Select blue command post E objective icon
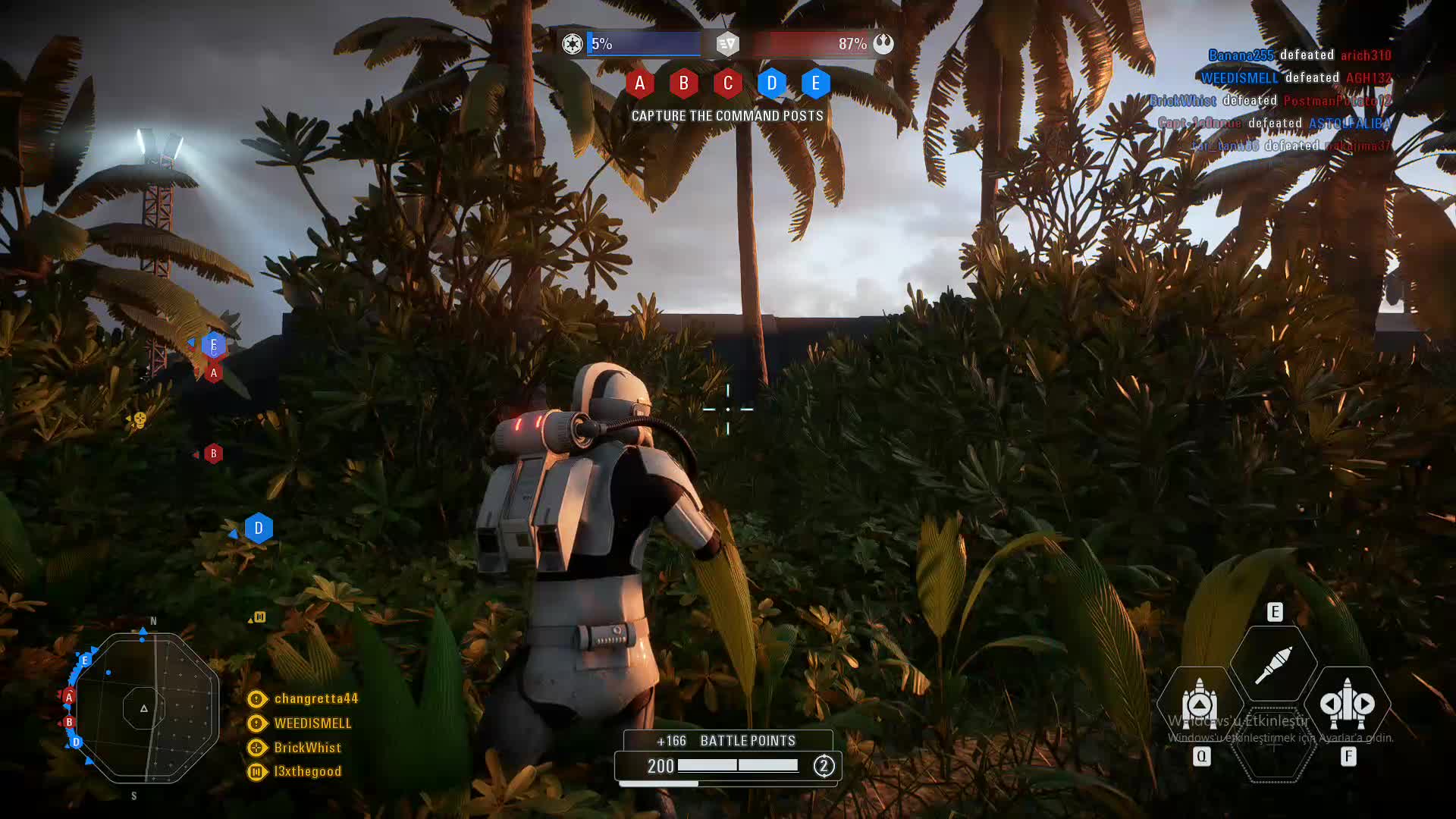Image resolution: width=1456 pixels, height=819 pixels. coord(815,83)
